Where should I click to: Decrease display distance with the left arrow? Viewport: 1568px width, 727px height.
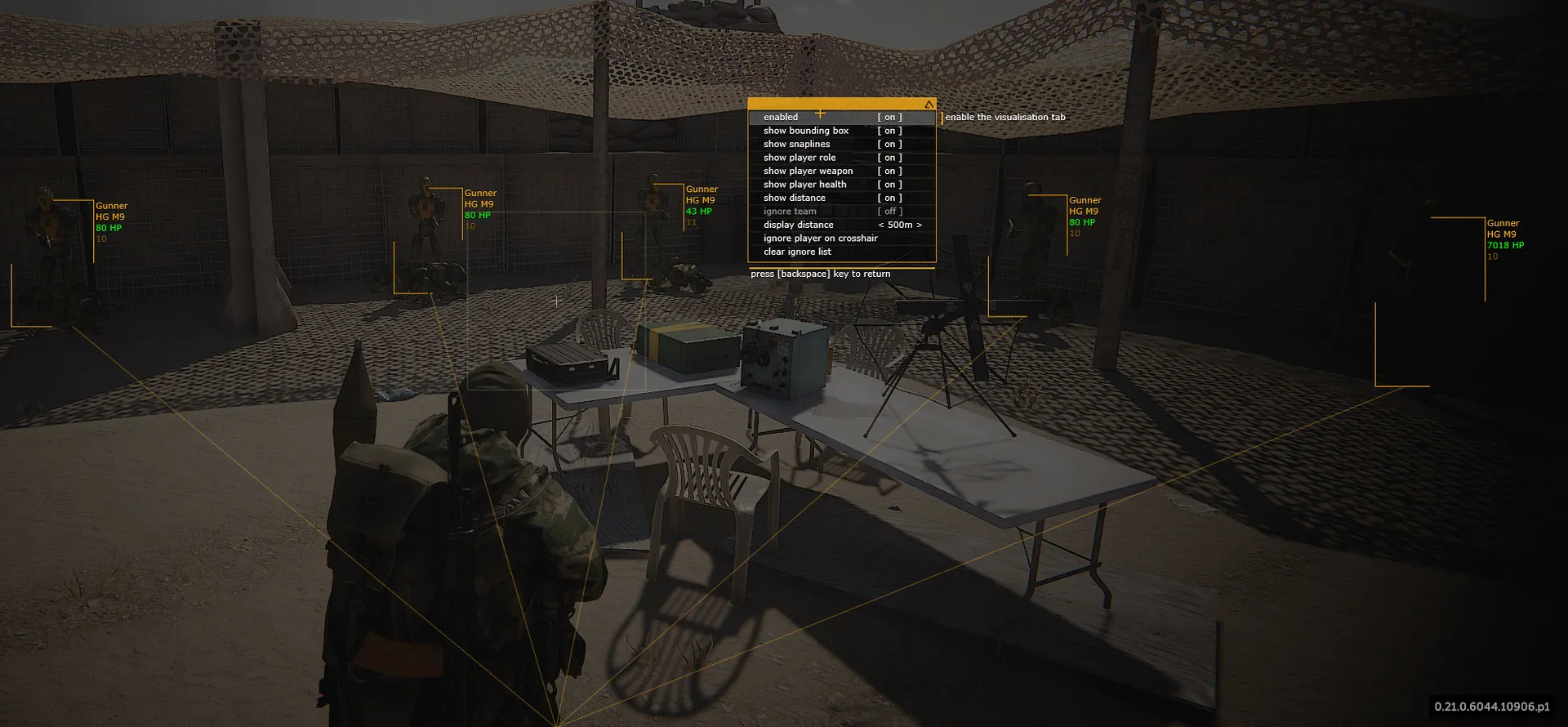pos(881,225)
